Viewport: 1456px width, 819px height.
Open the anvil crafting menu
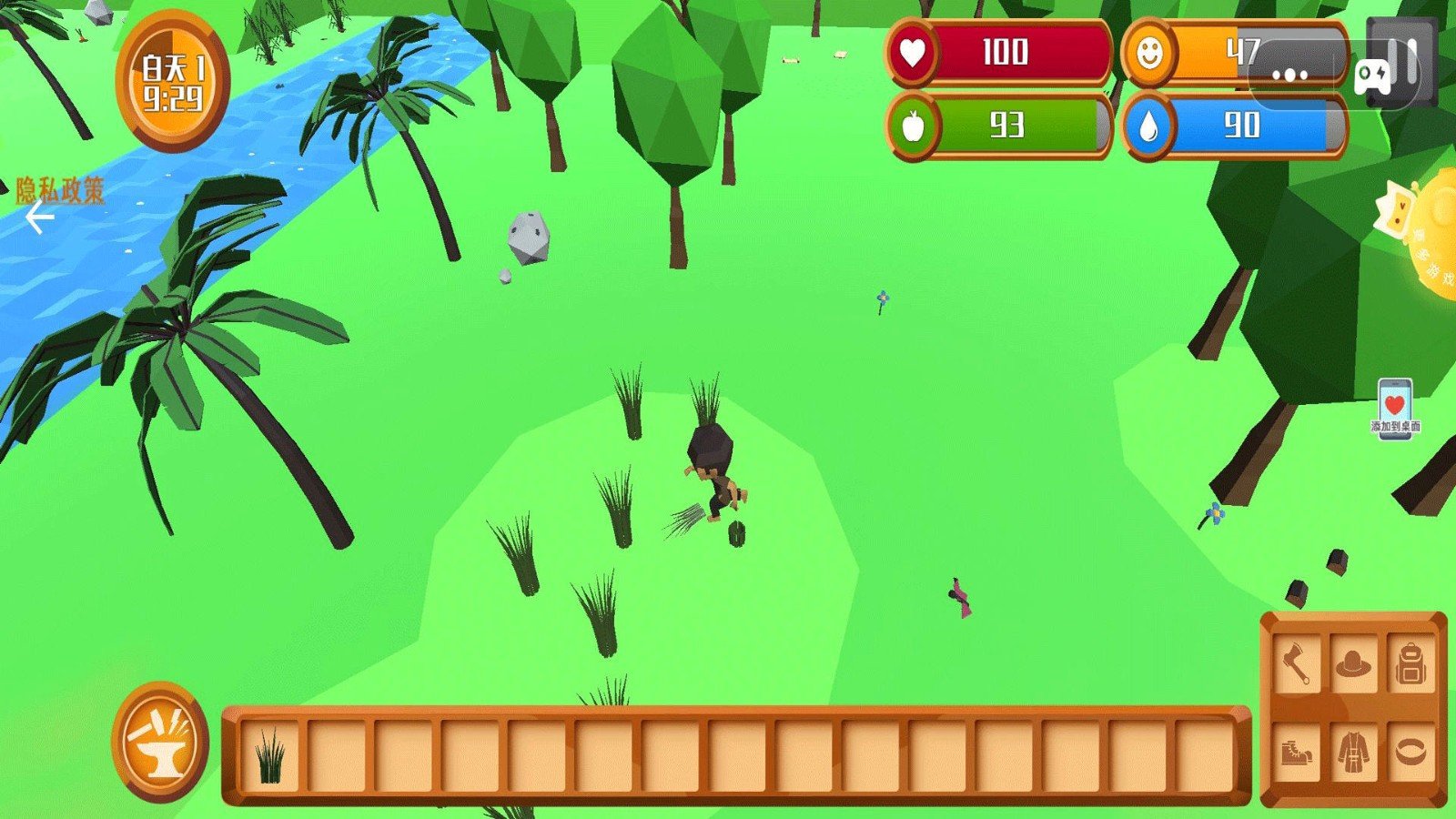click(160, 741)
